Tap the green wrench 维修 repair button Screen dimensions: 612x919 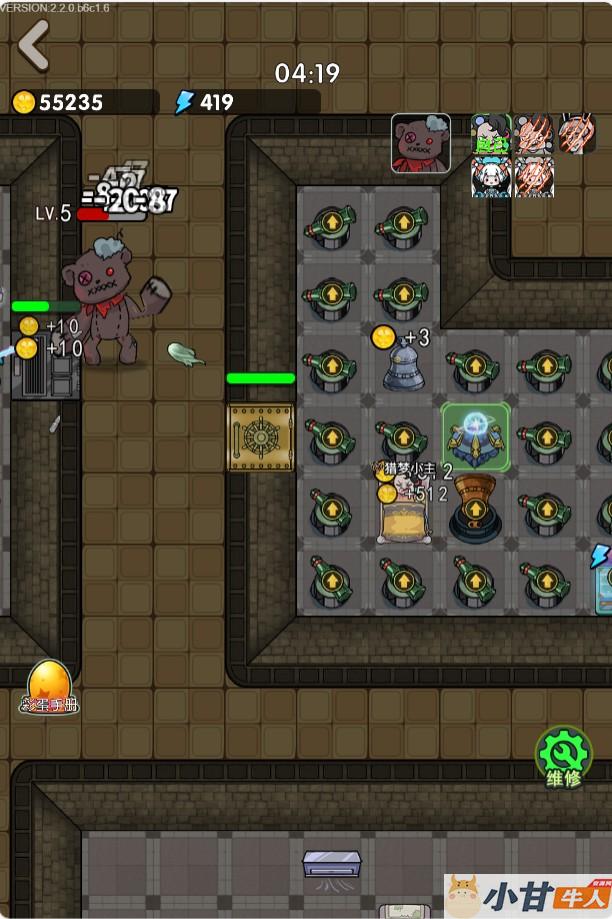(x=564, y=756)
